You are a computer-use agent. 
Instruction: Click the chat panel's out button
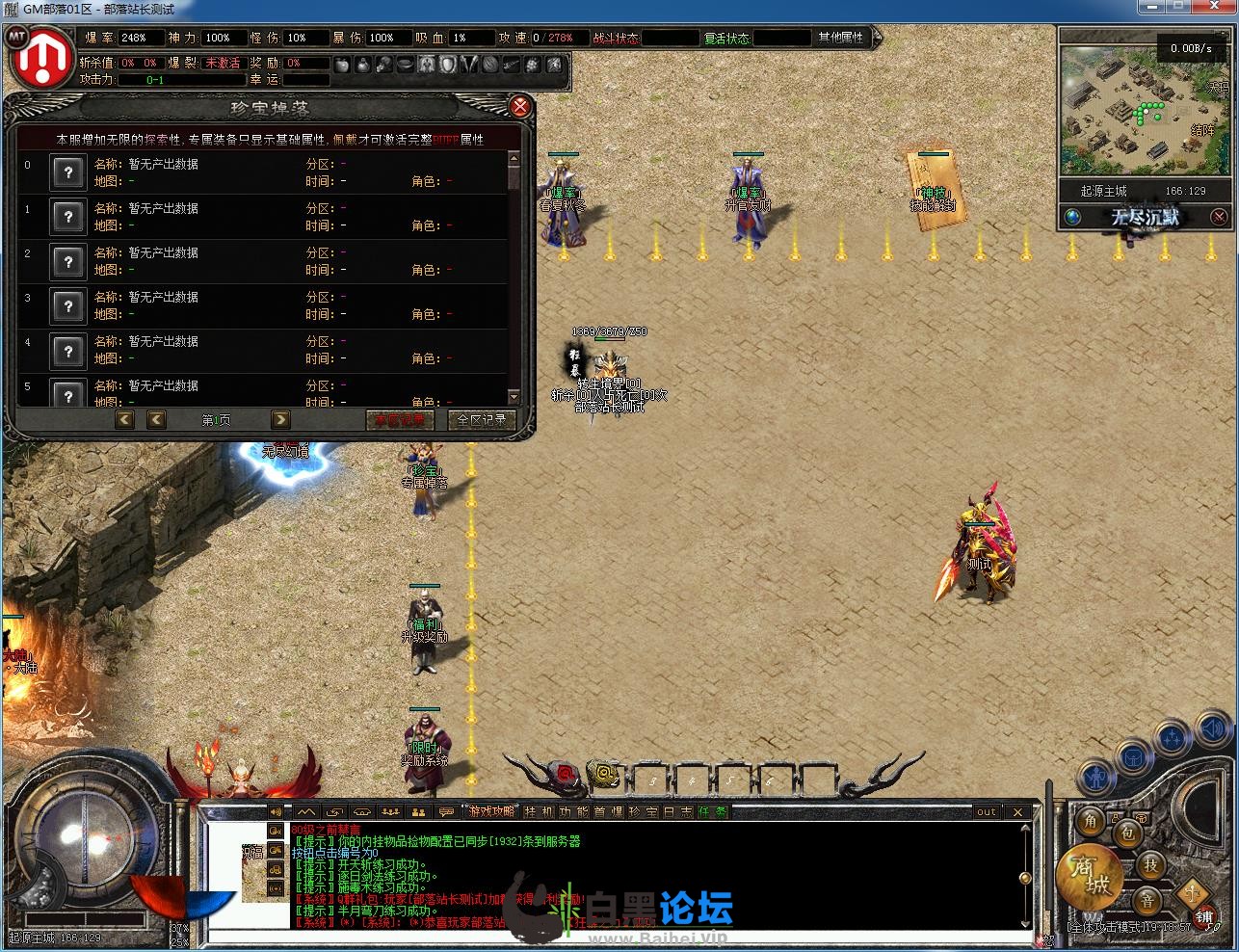pyautogui.click(x=986, y=812)
